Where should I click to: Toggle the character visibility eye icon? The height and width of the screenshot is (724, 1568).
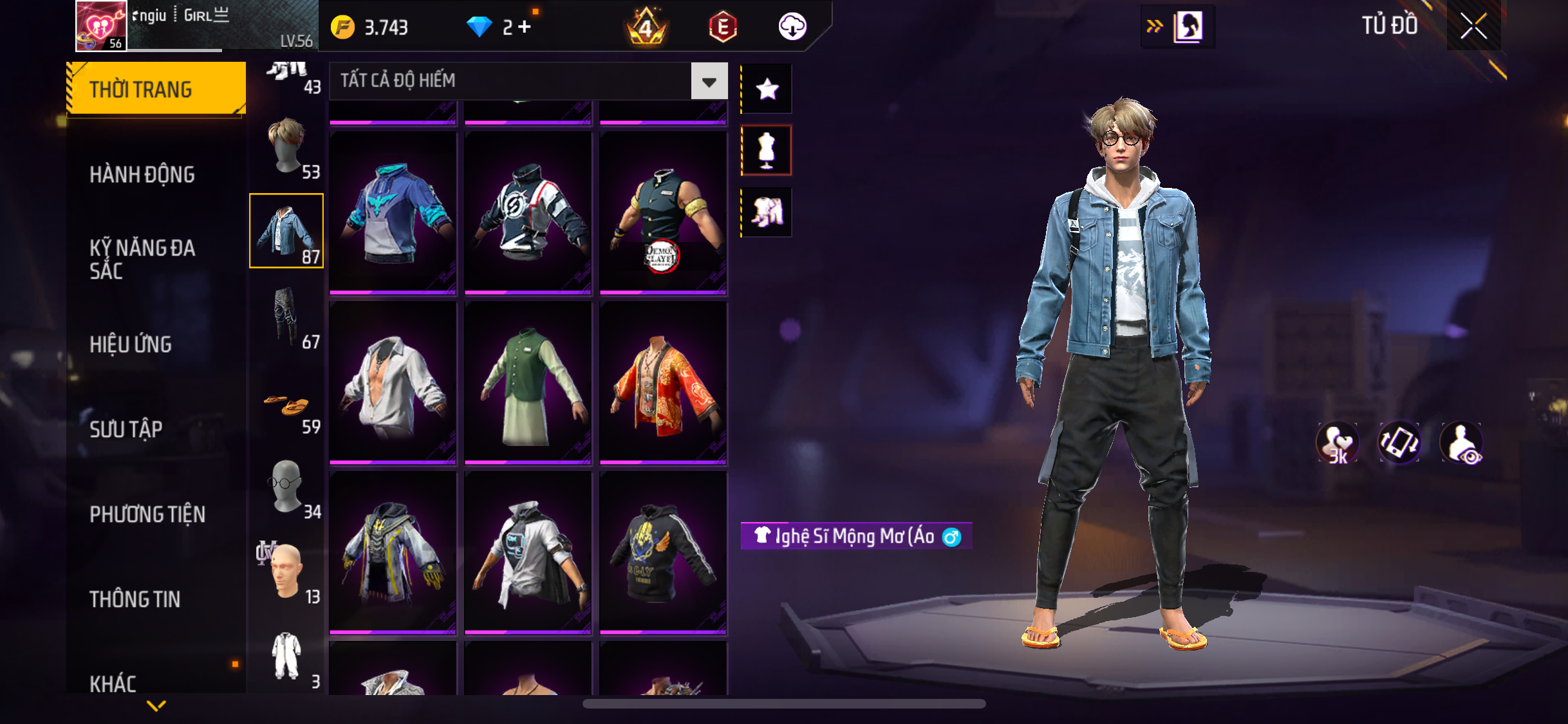(x=1462, y=443)
